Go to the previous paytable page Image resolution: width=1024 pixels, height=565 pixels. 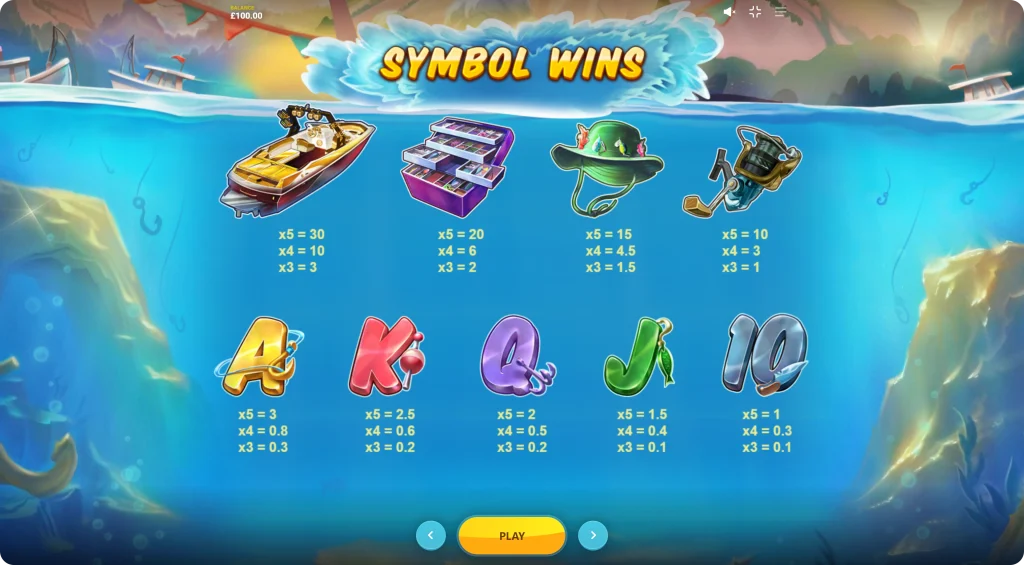click(x=431, y=536)
